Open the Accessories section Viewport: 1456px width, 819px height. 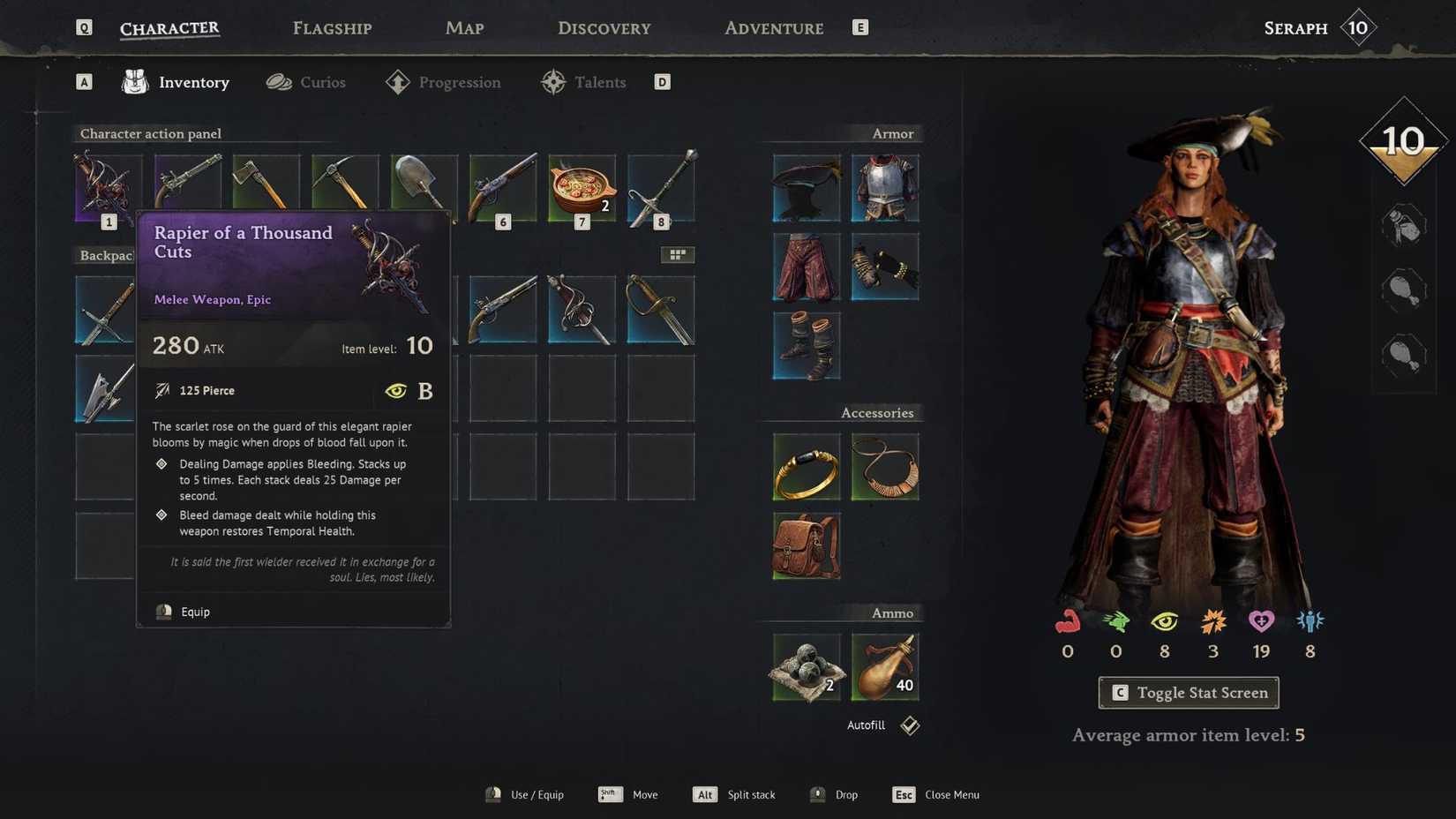point(877,412)
